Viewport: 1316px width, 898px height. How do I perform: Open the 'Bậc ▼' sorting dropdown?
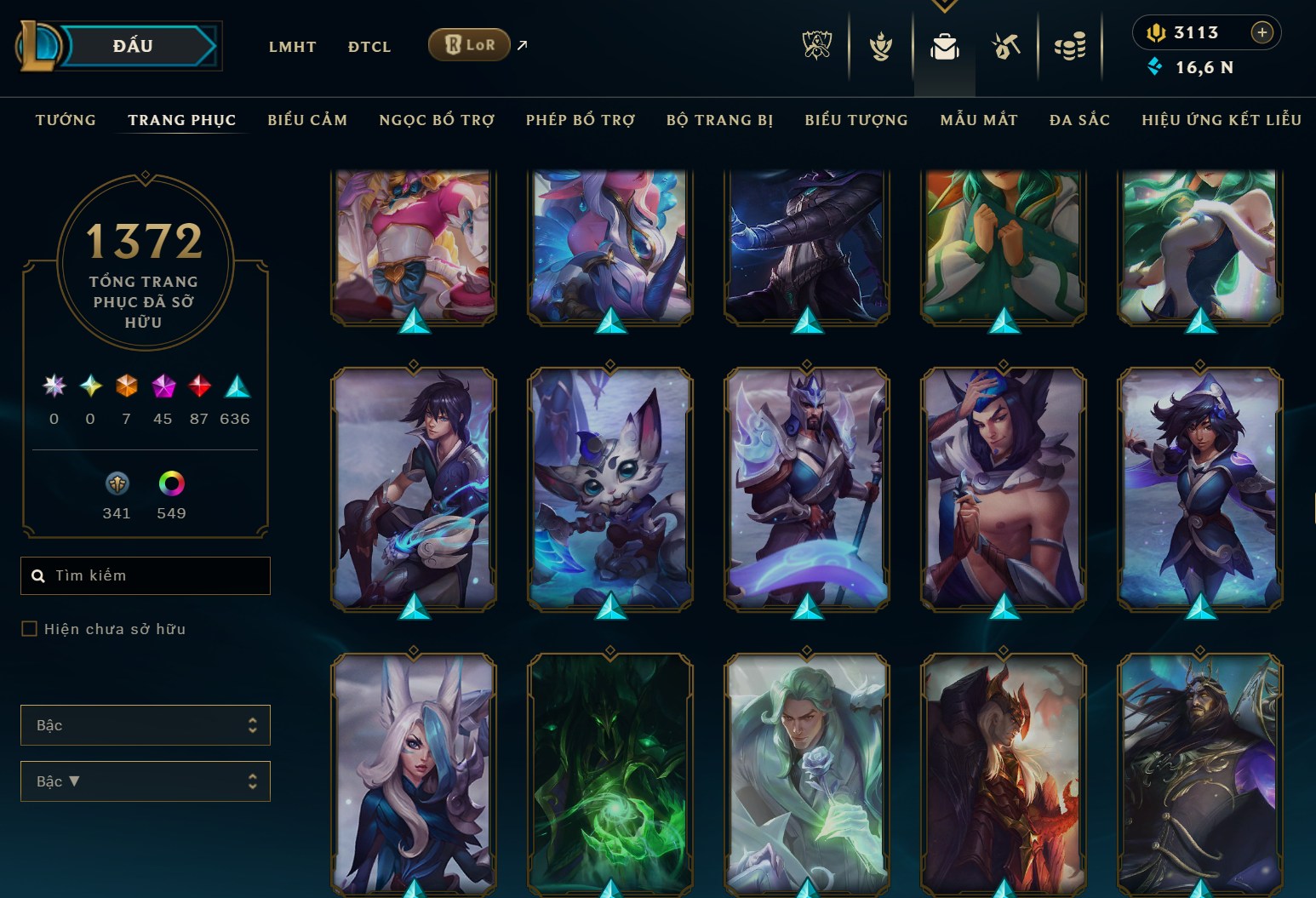point(145,781)
